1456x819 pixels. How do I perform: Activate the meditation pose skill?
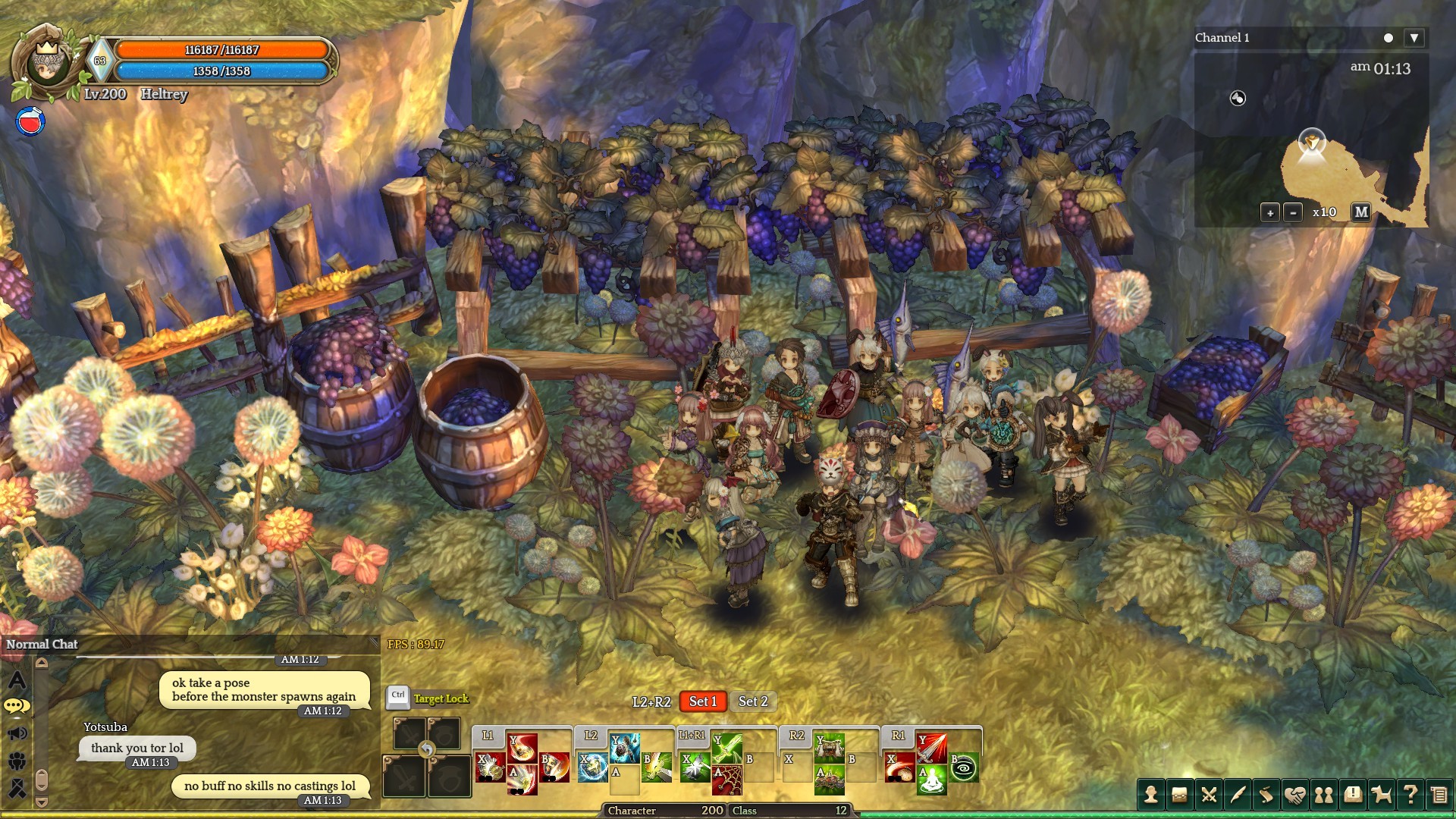tap(932, 780)
